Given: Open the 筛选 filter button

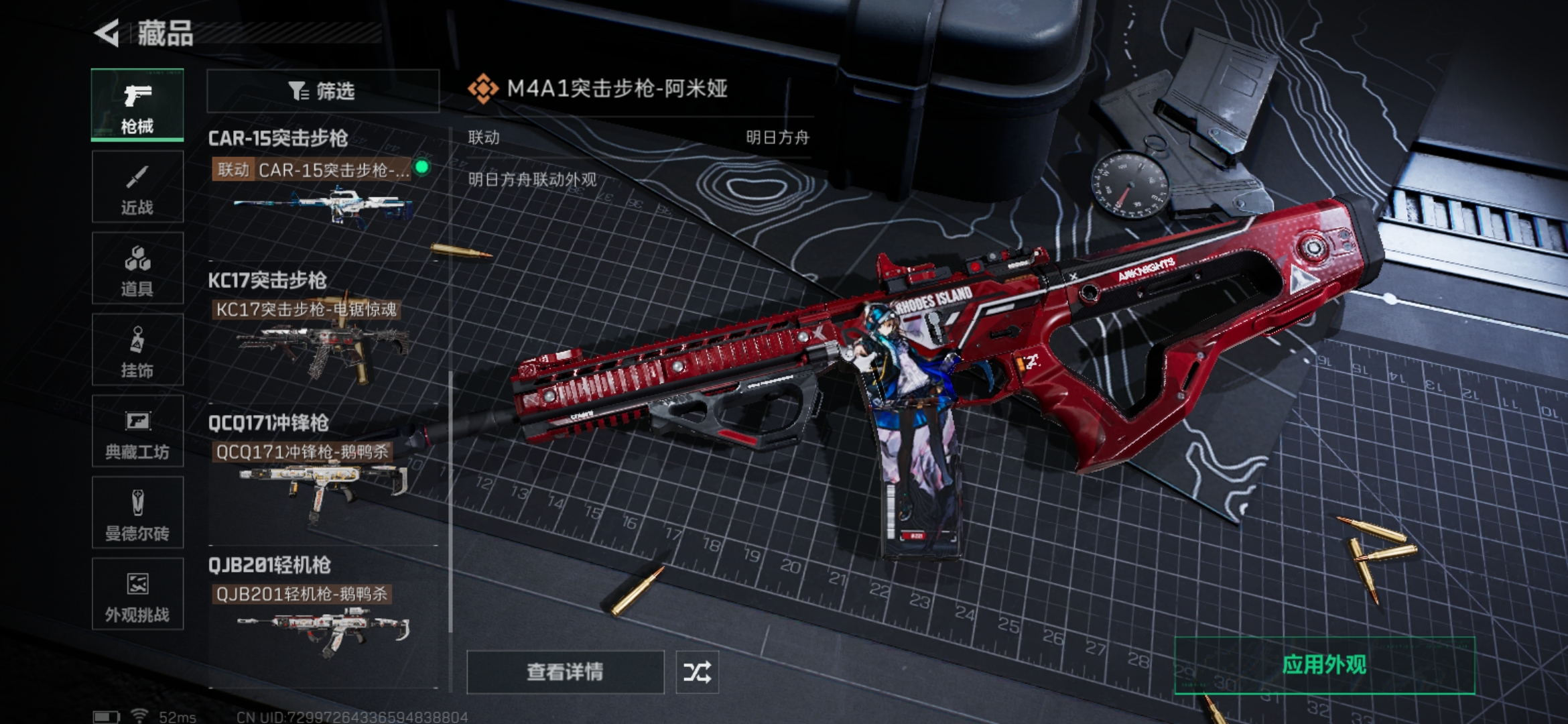Looking at the screenshot, I should (x=322, y=90).
